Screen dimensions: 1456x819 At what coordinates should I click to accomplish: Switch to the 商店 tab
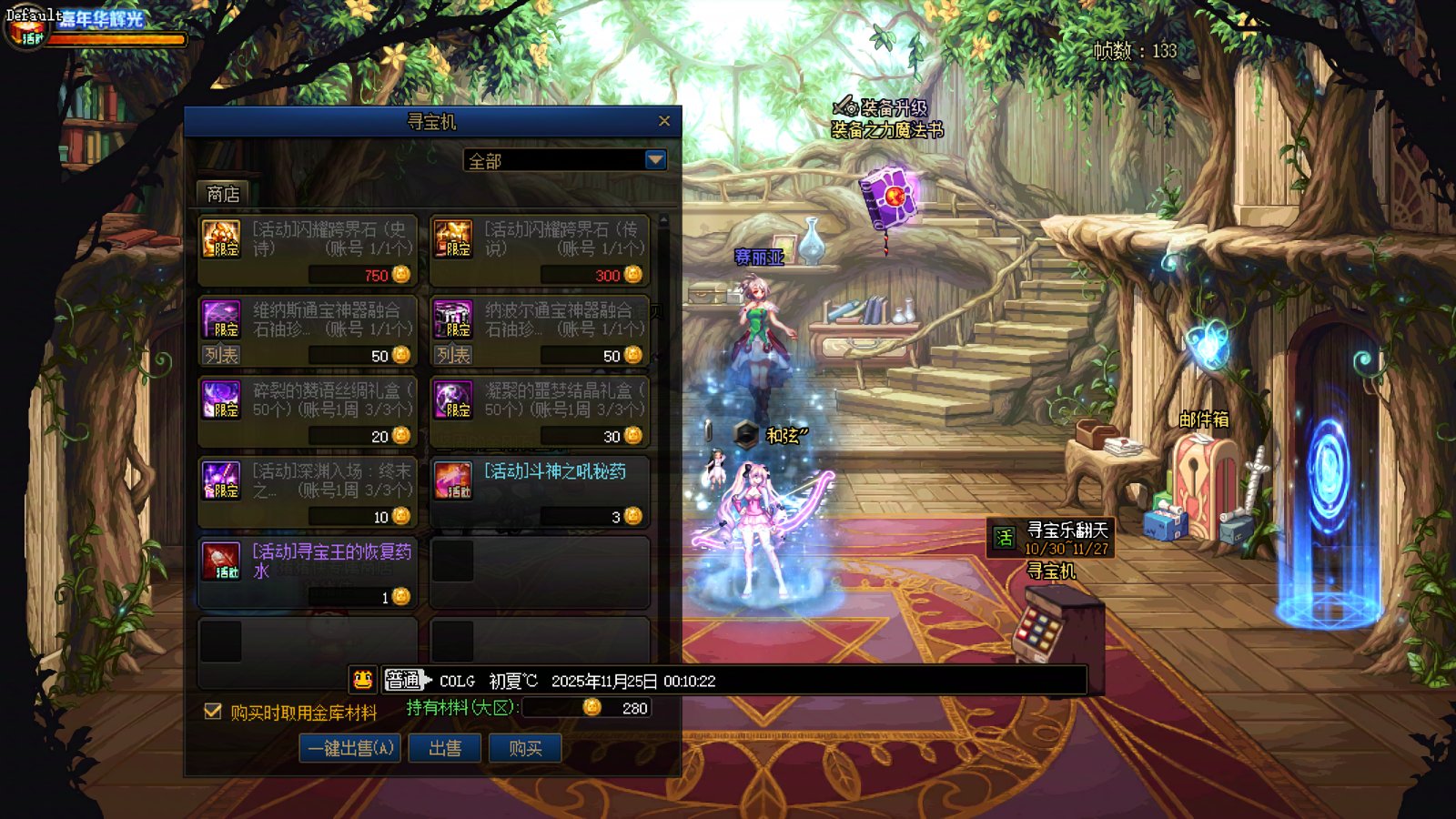[x=223, y=194]
